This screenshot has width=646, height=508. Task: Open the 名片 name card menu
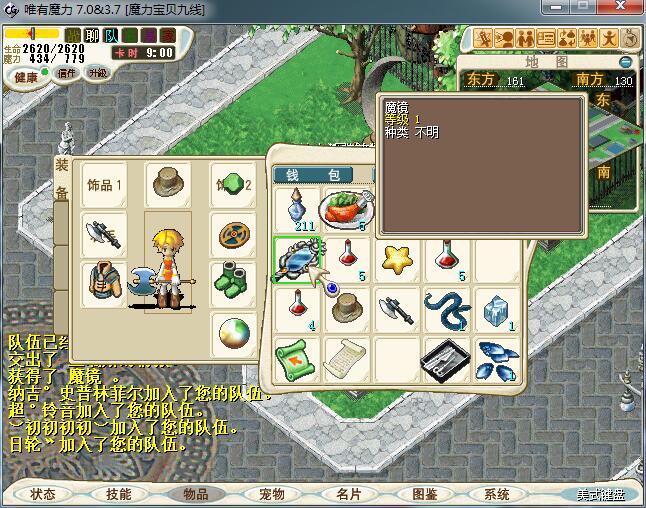click(x=348, y=494)
